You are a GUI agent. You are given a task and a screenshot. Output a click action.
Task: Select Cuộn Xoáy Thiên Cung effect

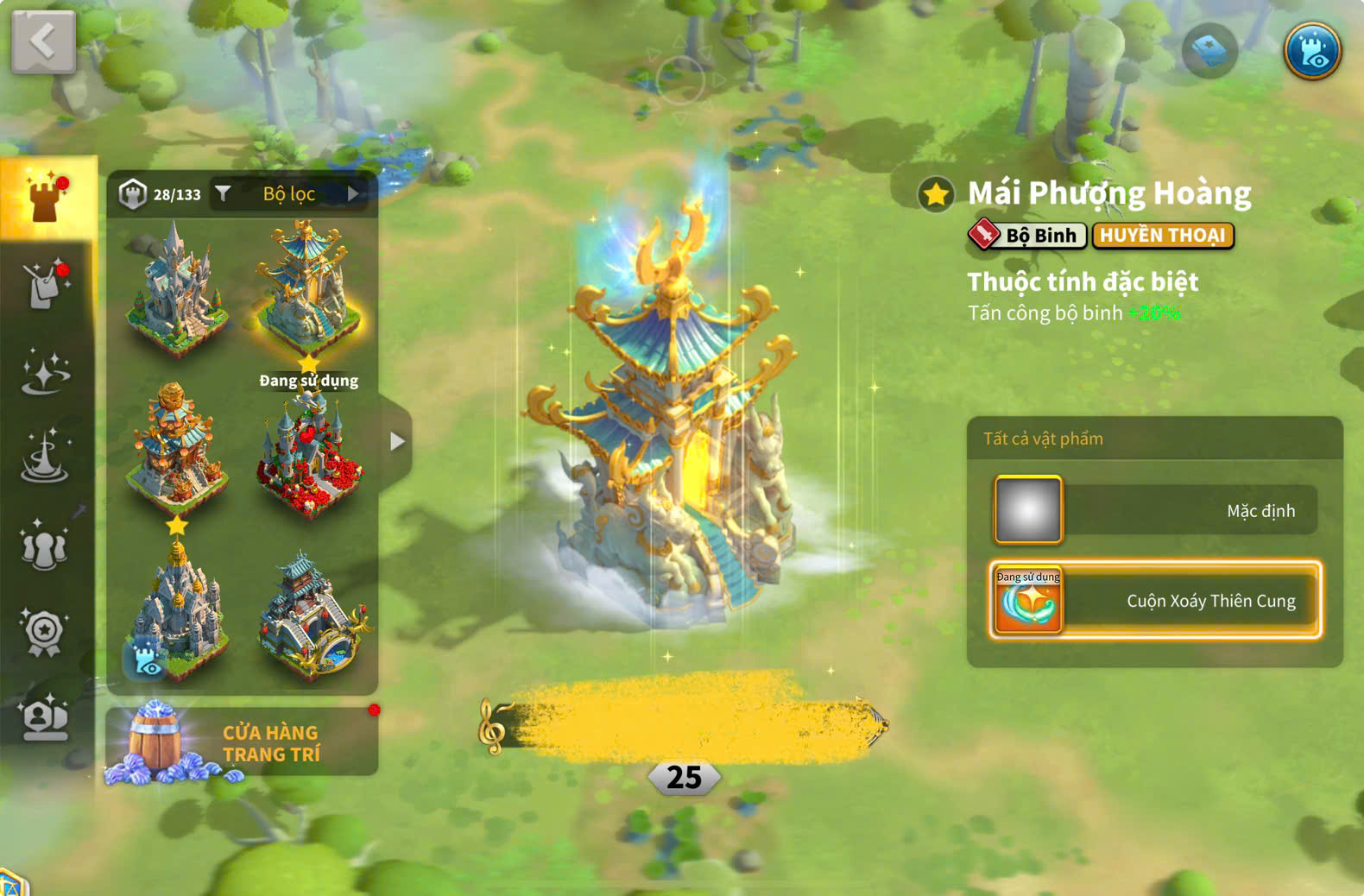click(x=1155, y=600)
